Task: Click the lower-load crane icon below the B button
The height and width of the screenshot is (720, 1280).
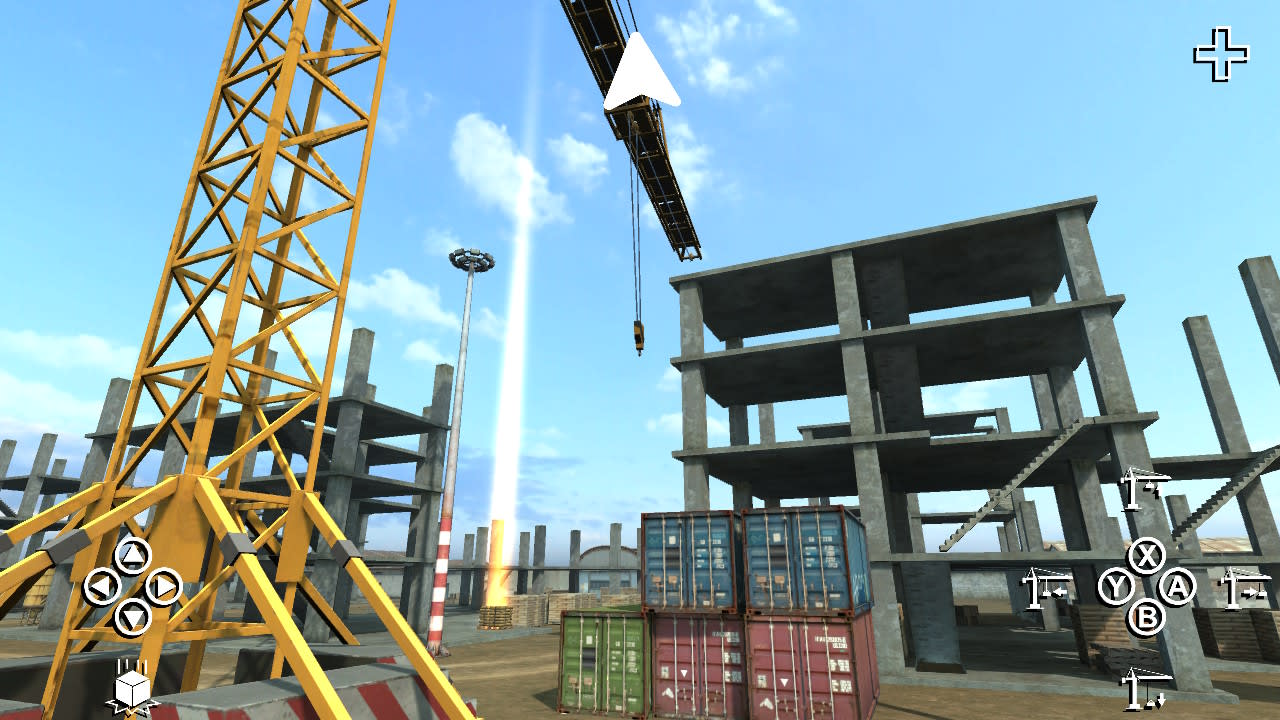Action: coord(1146,688)
